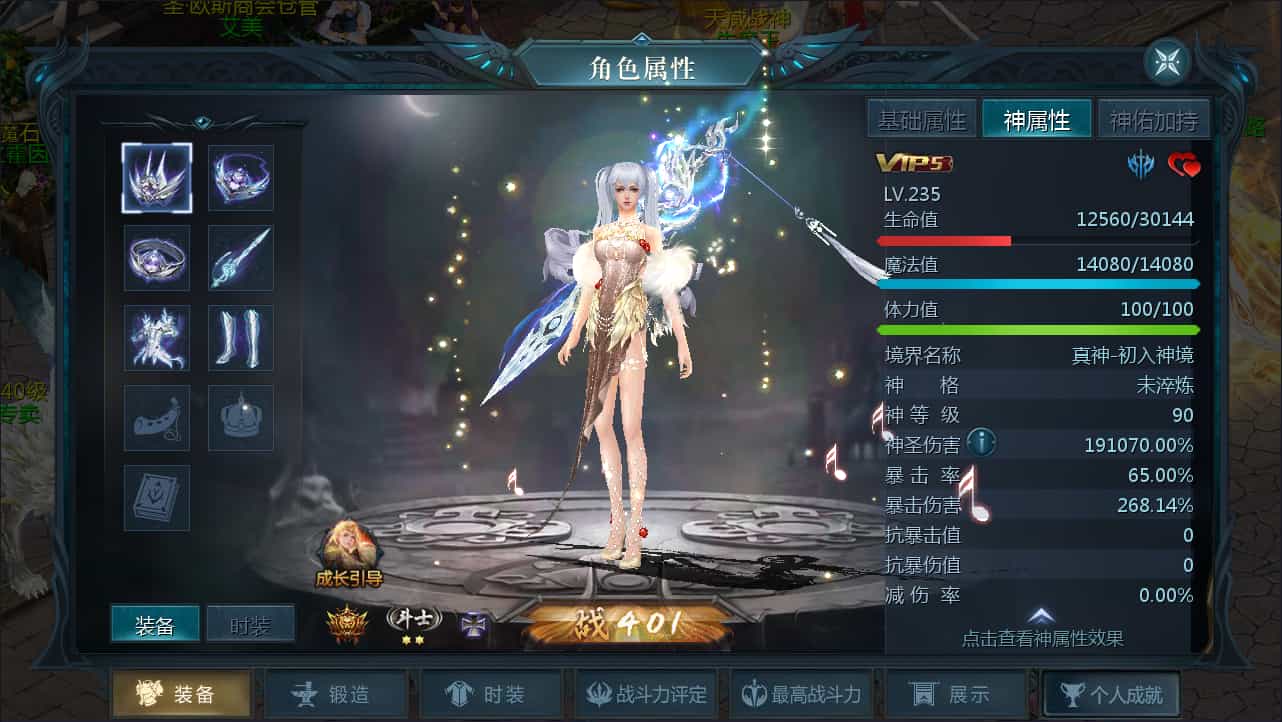Open the 个人成就 achievements trophy tab
The height and width of the screenshot is (722, 1282).
coord(1110,692)
